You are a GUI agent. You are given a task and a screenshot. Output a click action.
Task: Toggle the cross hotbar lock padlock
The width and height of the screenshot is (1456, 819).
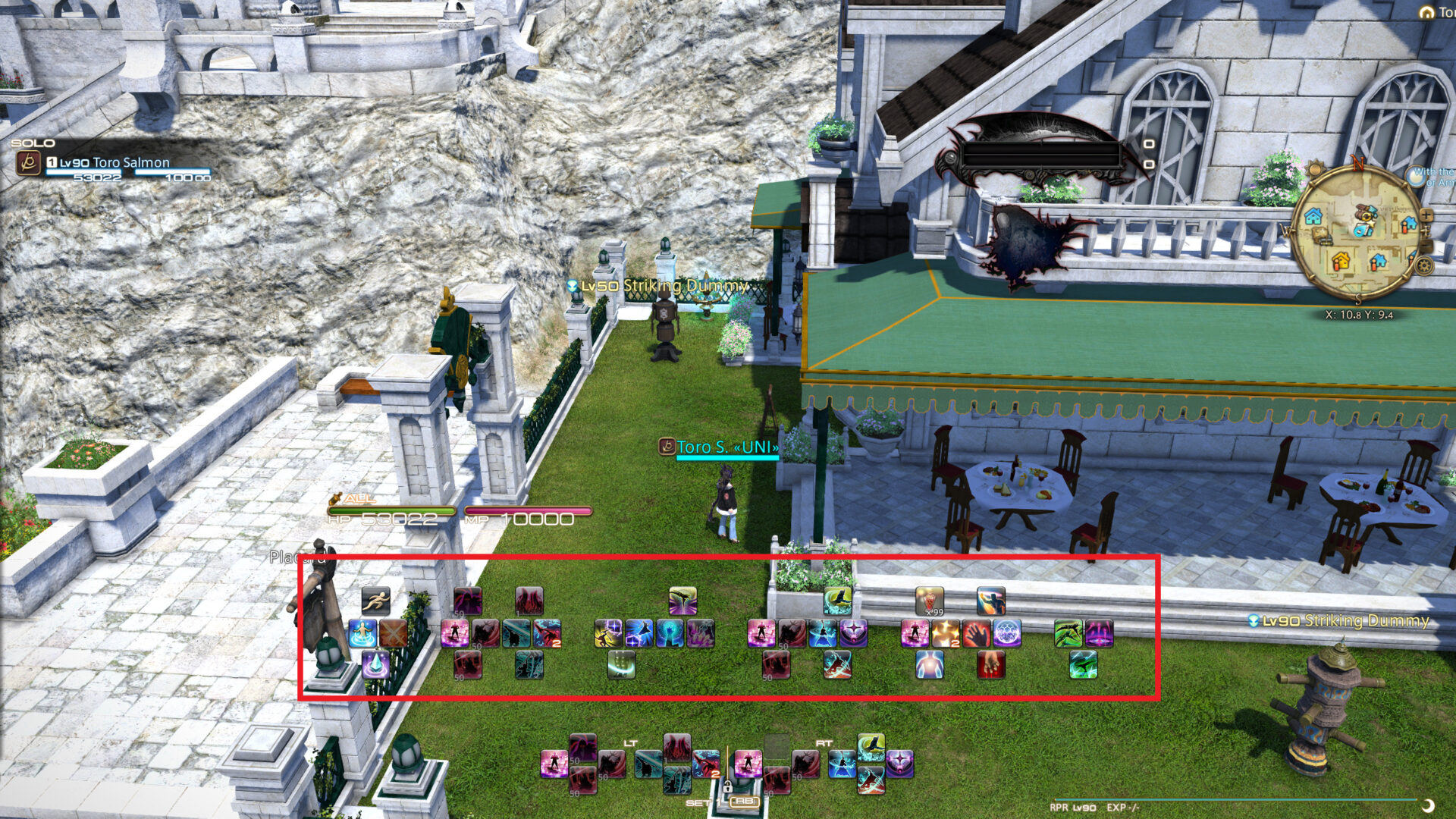click(x=728, y=787)
